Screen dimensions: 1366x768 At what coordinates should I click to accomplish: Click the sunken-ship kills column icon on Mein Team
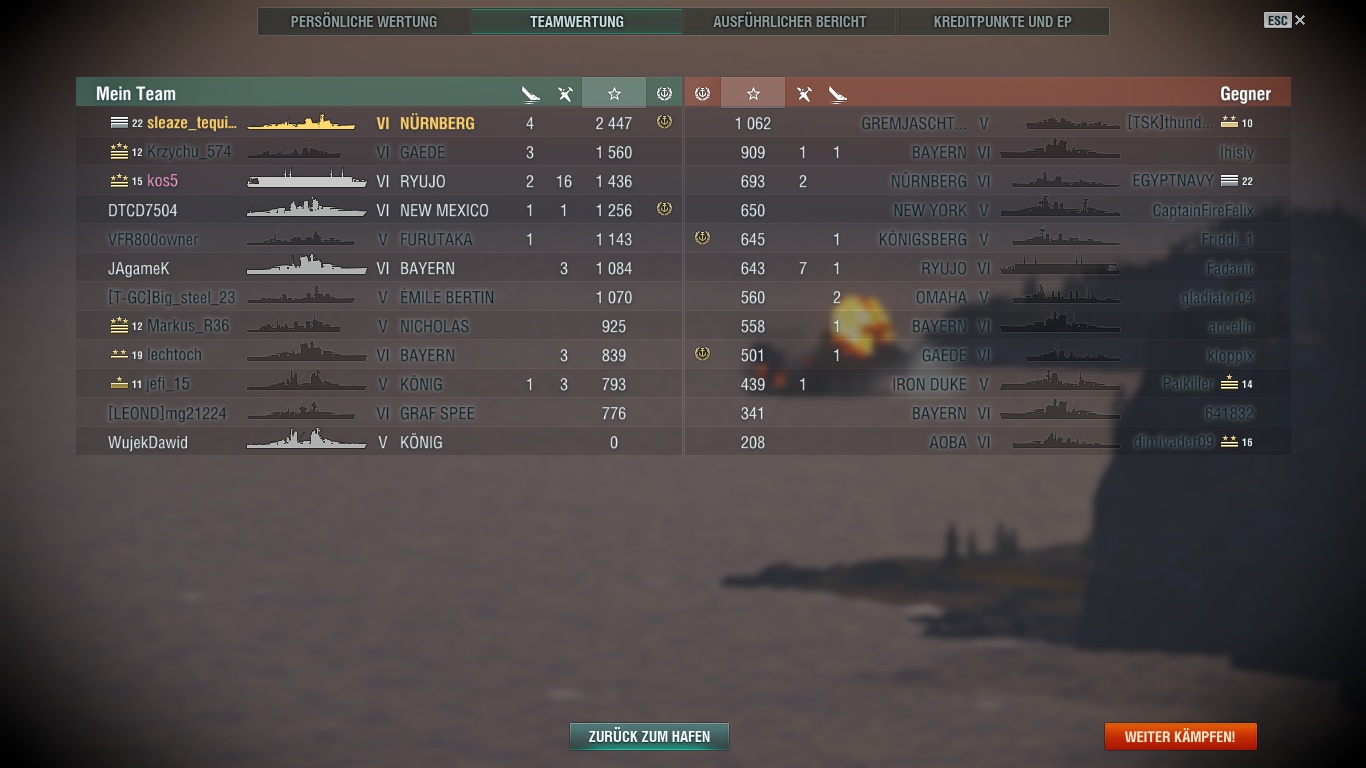pyautogui.click(x=530, y=92)
